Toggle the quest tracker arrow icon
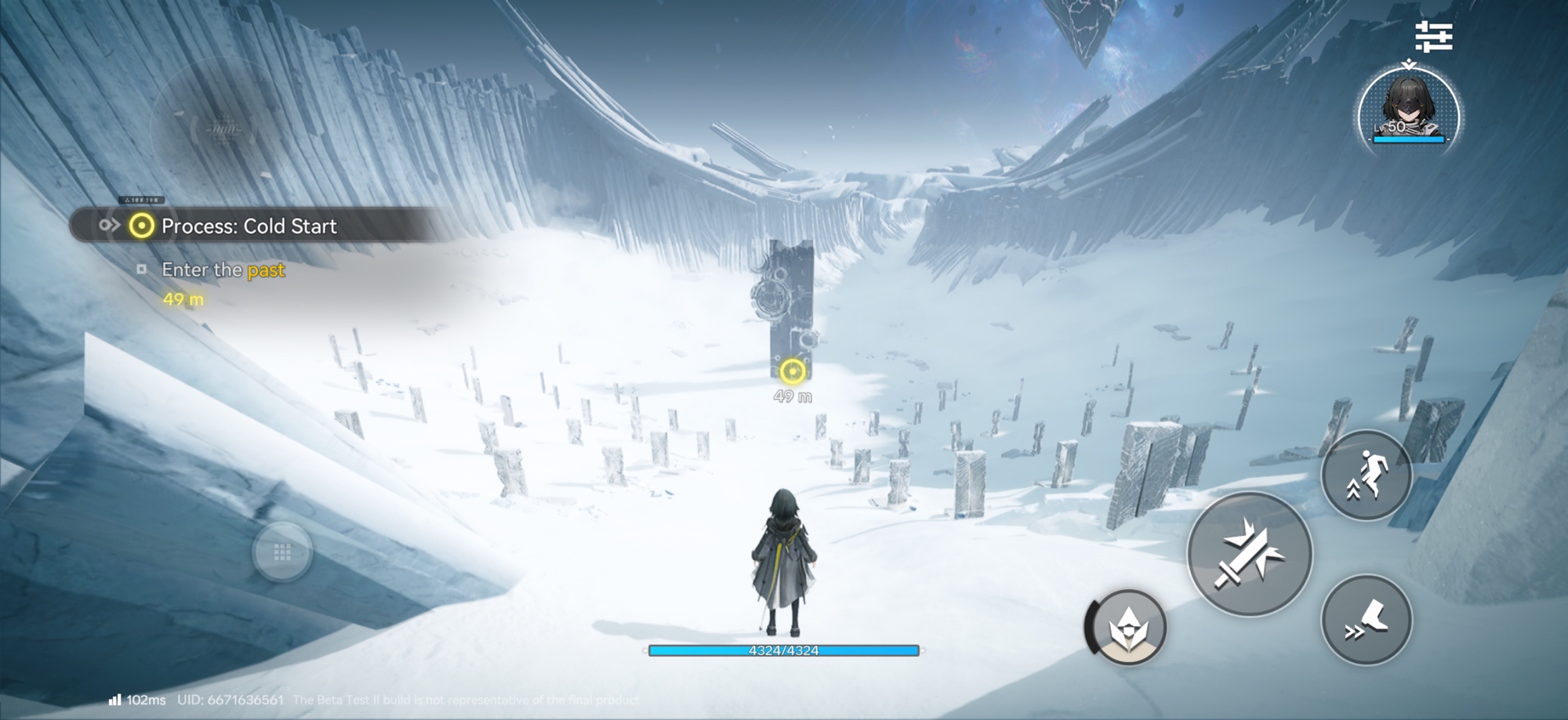The height and width of the screenshot is (720, 1568). [x=109, y=226]
